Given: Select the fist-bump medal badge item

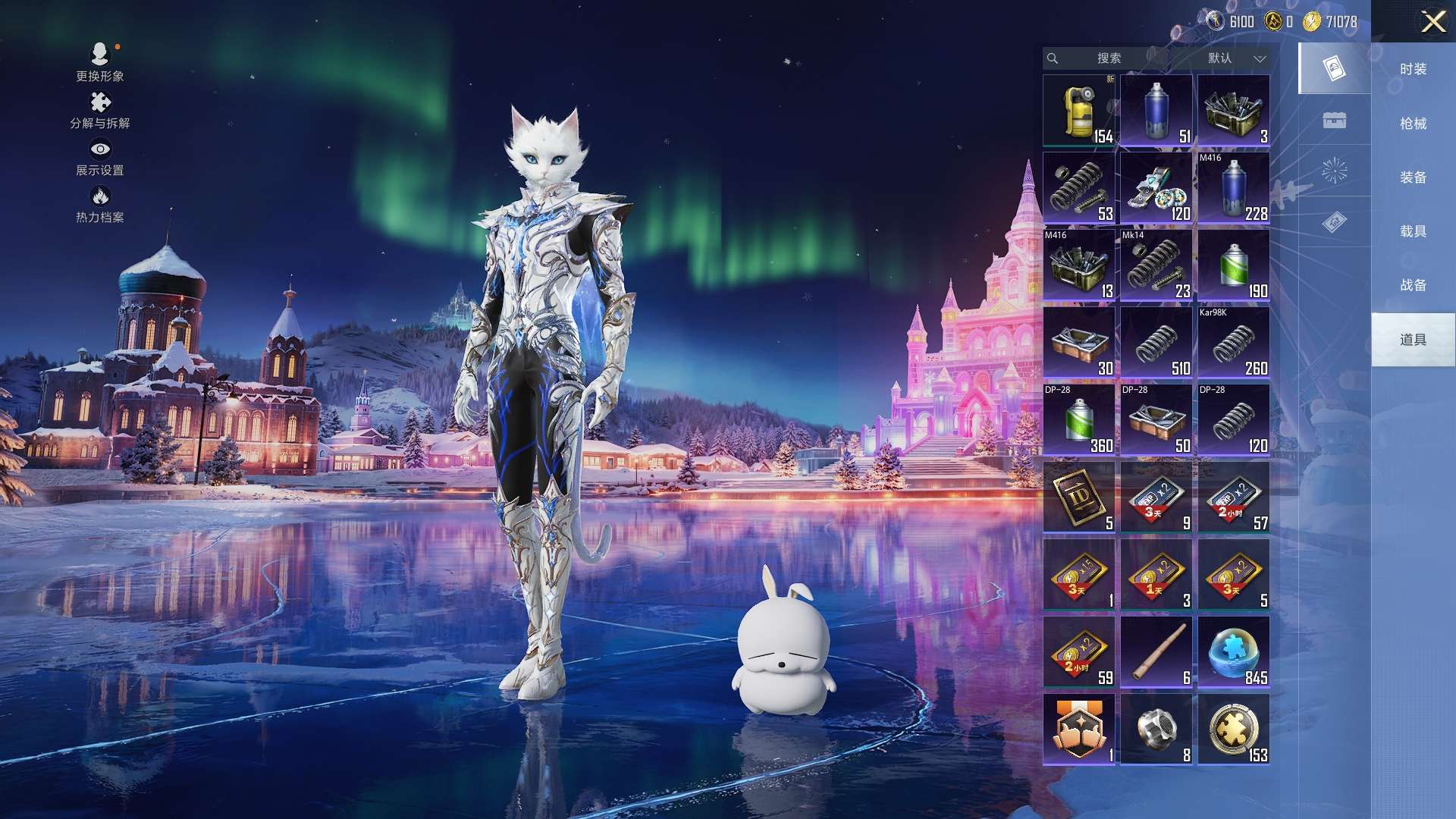Looking at the screenshot, I should coord(1079,730).
